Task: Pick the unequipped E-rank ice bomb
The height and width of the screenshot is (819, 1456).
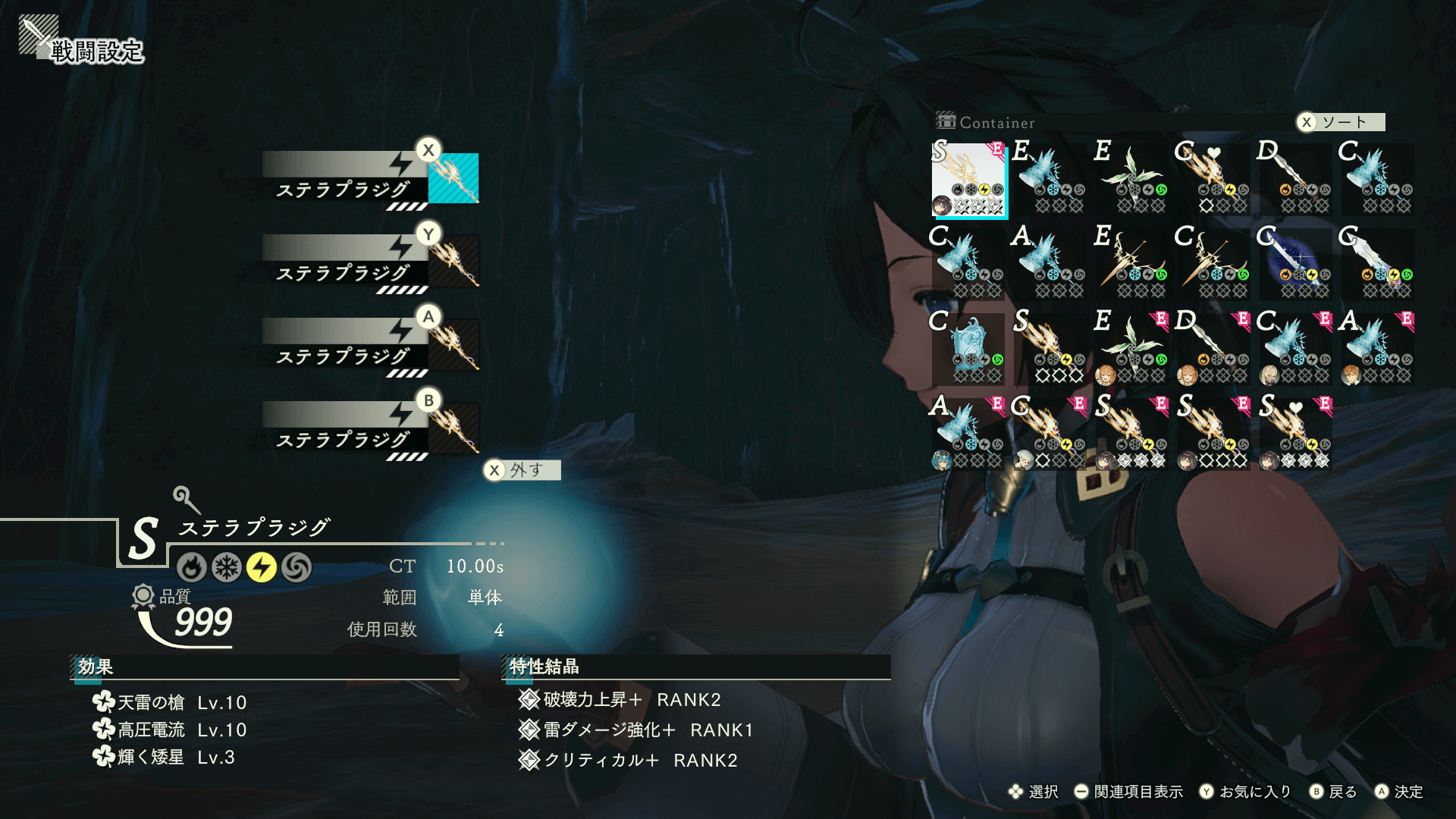Action: click(x=1050, y=179)
